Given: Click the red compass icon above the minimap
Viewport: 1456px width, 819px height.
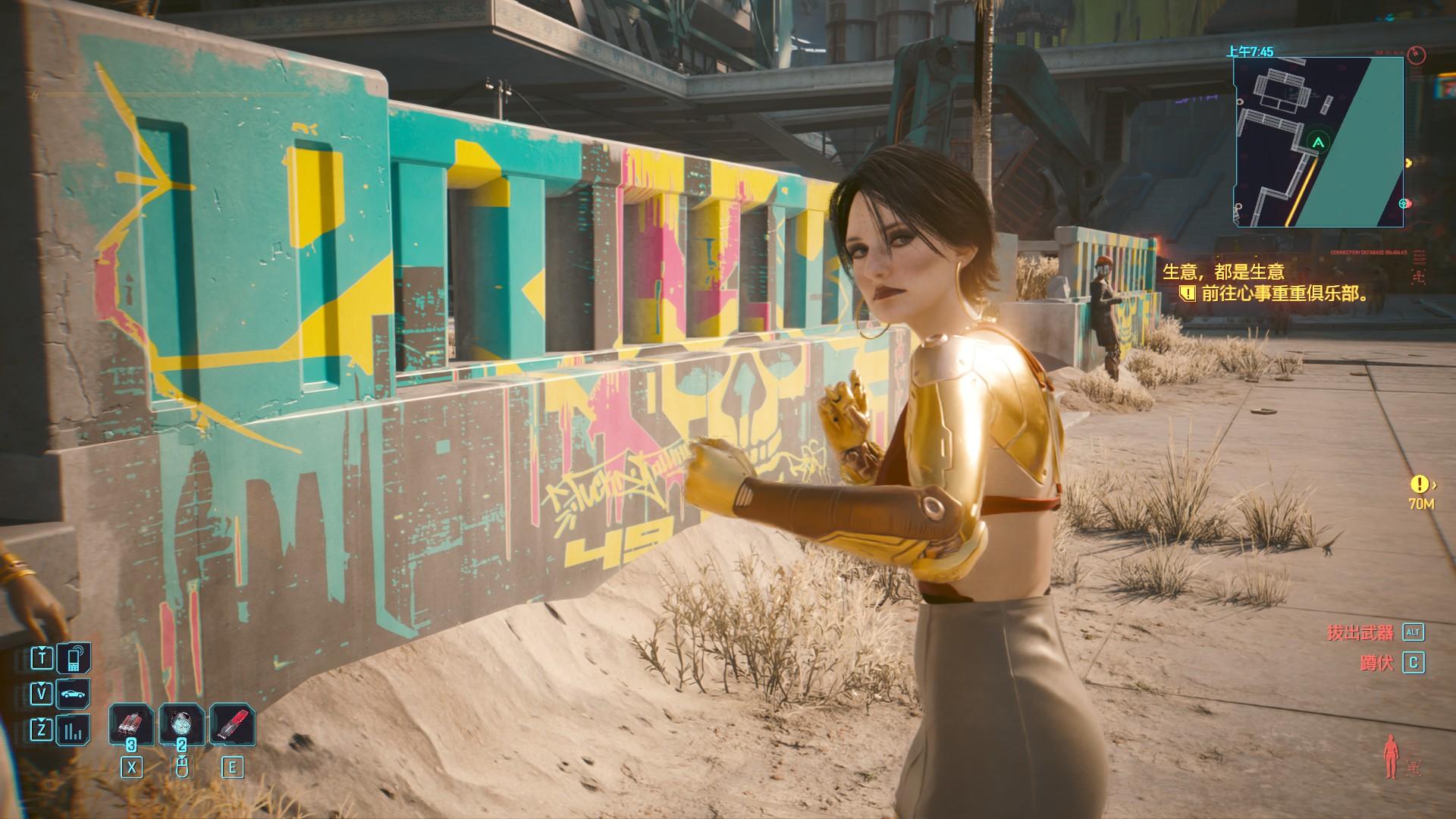Looking at the screenshot, I should [x=1417, y=55].
